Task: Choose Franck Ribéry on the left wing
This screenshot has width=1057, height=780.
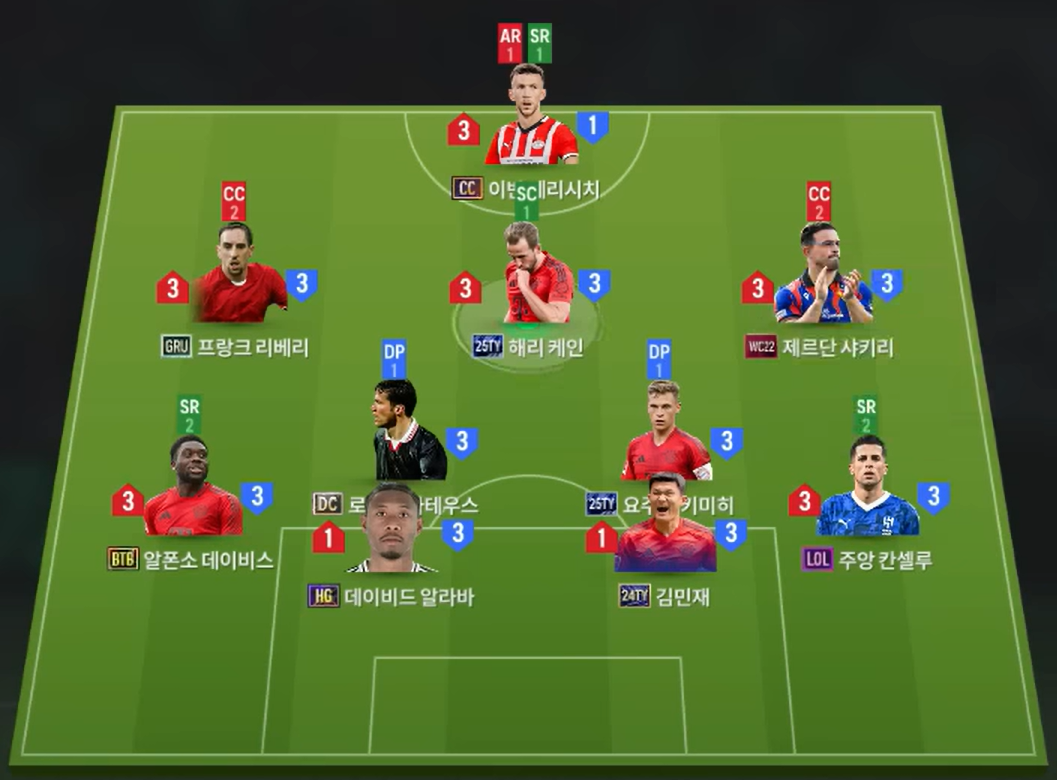Action: click(238, 278)
